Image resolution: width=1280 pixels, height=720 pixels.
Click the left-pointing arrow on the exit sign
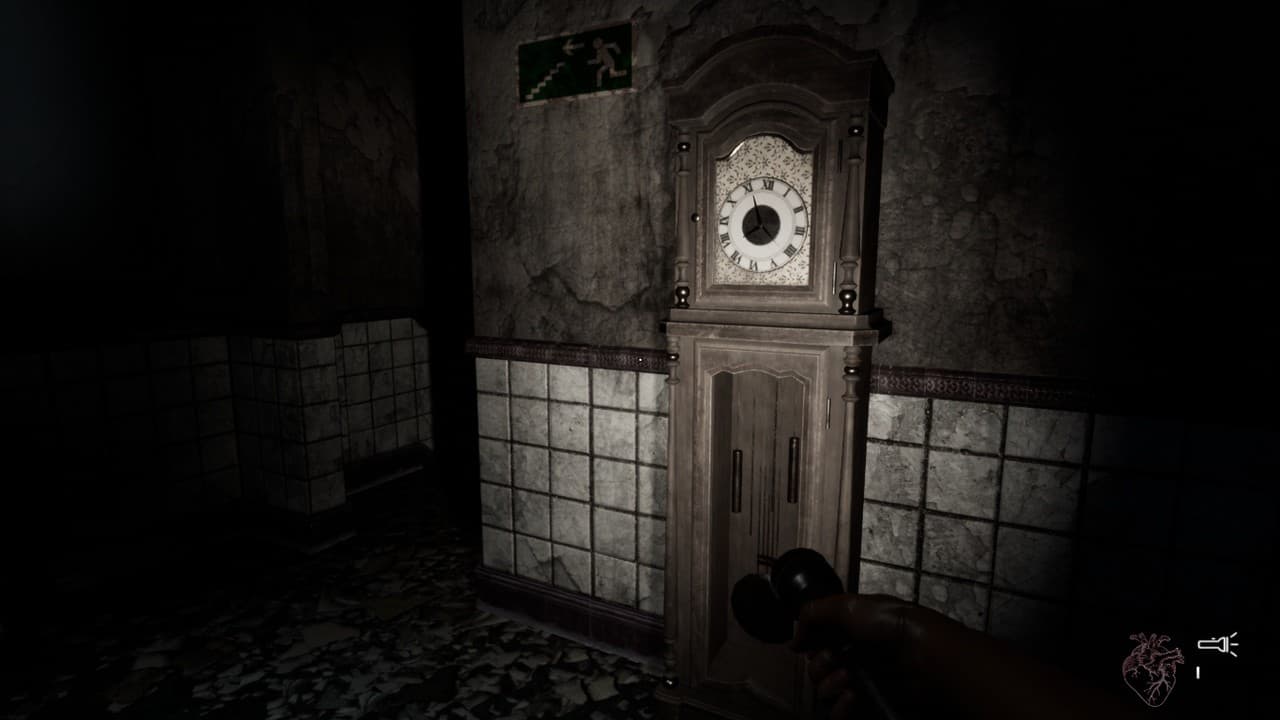(x=569, y=47)
